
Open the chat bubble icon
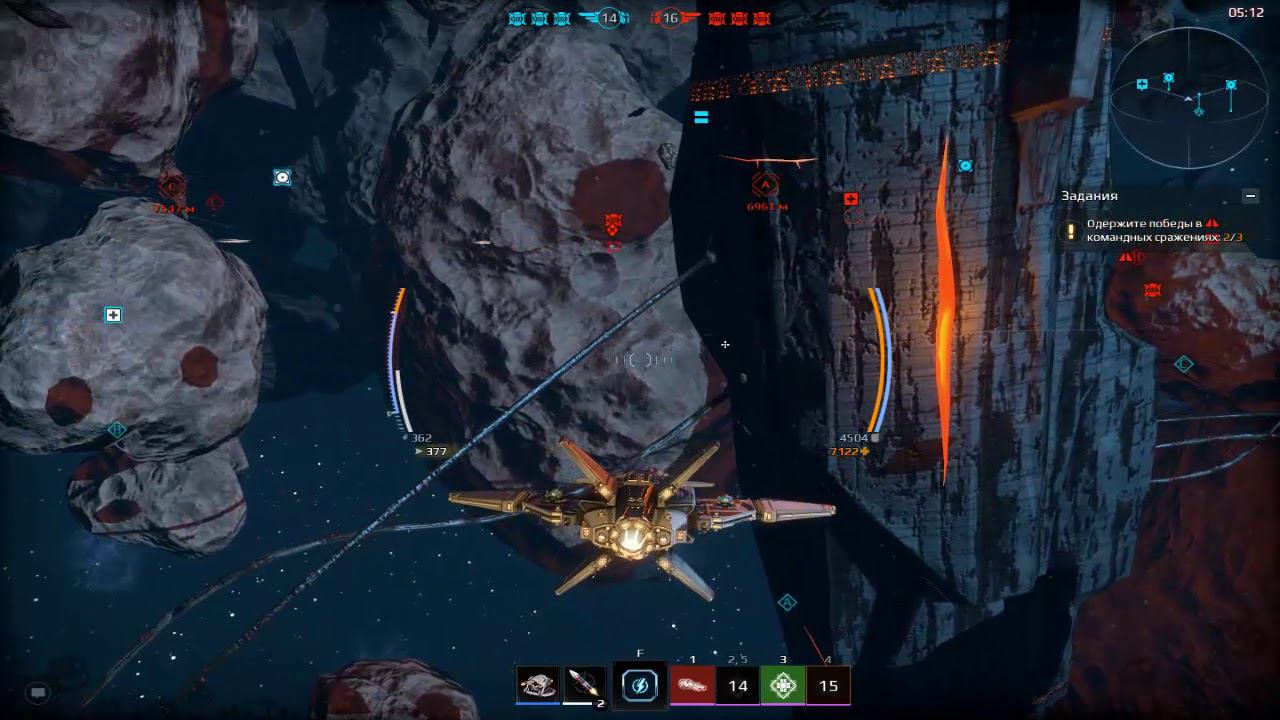(x=38, y=691)
